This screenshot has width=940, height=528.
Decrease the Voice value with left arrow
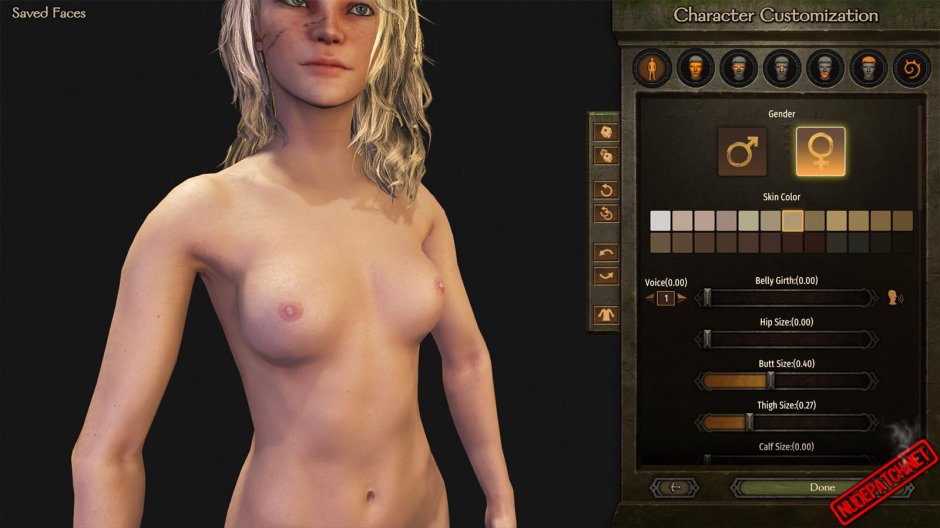648,298
